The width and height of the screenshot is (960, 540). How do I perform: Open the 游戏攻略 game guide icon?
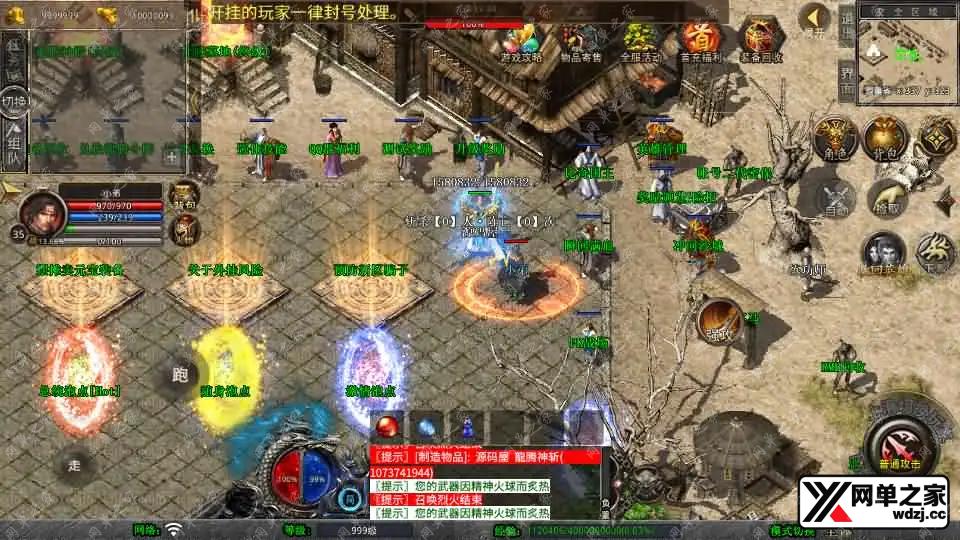pos(522,43)
